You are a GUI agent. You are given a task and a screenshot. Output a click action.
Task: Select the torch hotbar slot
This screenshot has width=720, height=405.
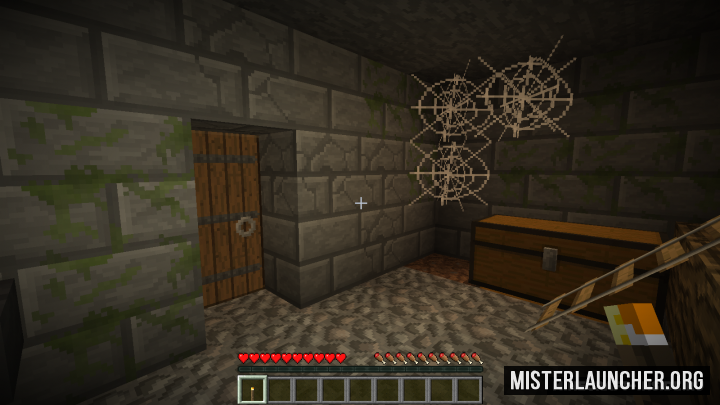pyautogui.click(x=252, y=389)
